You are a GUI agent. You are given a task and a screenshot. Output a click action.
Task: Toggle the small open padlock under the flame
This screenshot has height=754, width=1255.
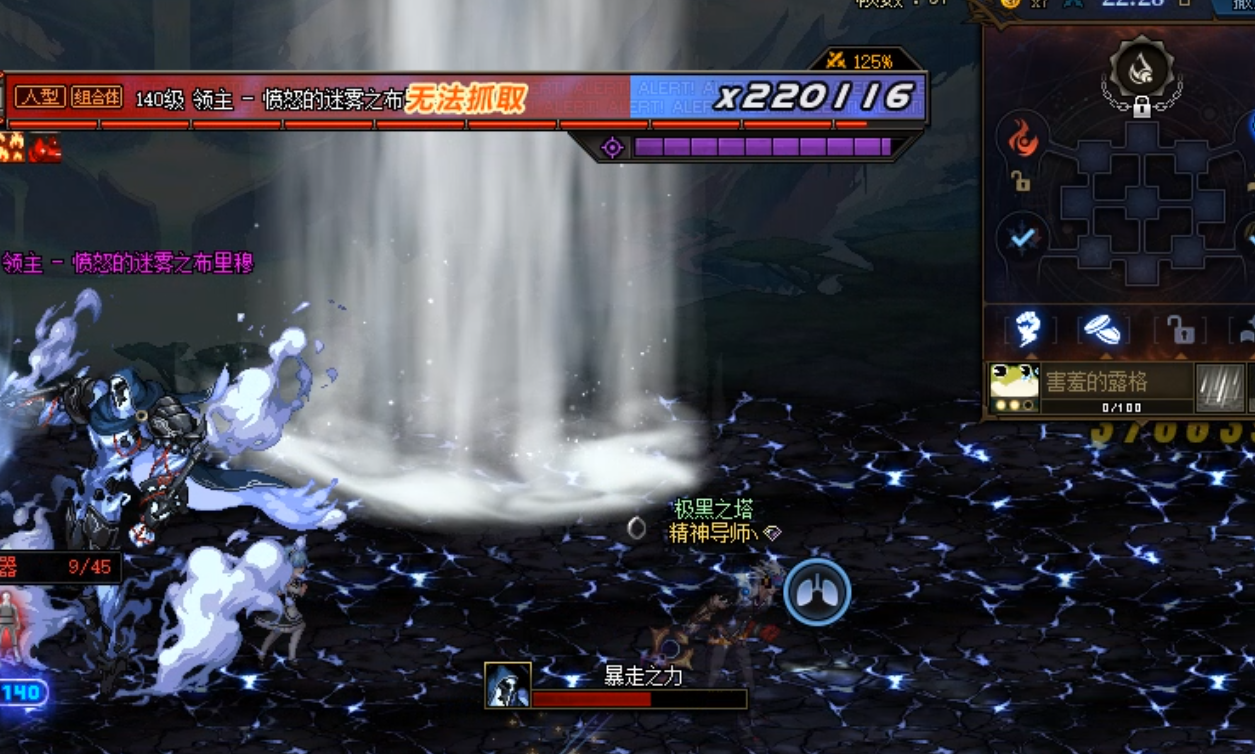click(x=1020, y=181)
